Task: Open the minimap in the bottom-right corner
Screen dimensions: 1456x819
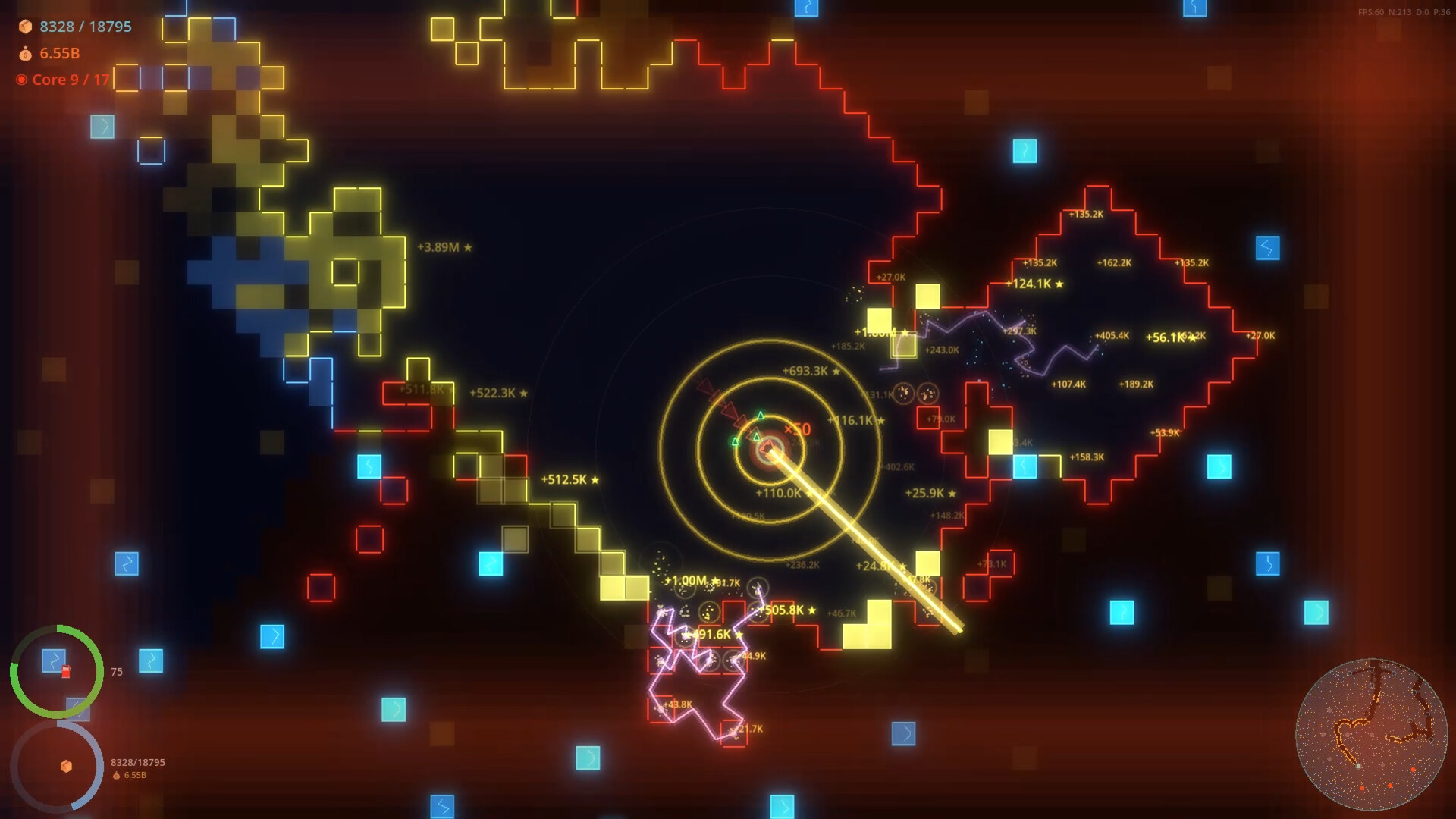Action: 1373,736
